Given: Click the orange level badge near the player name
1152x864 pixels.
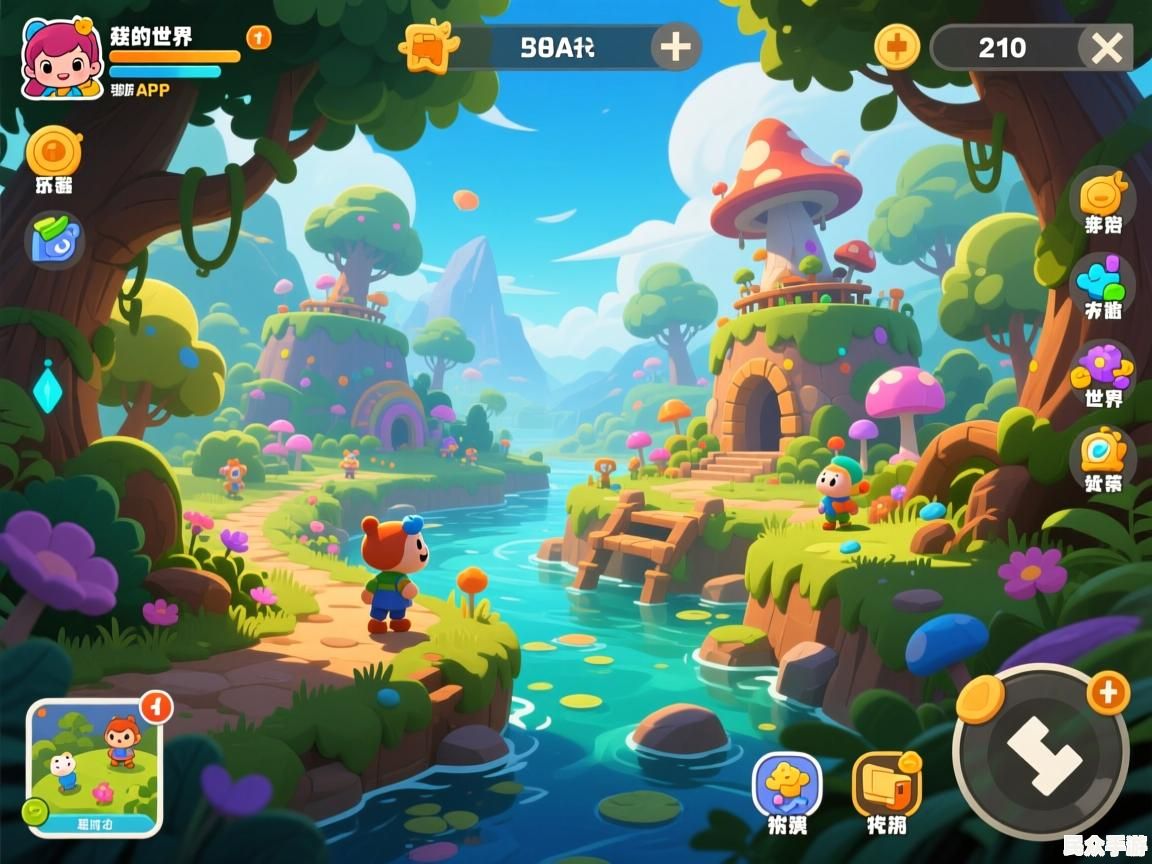Looking at the screenshot, I should [258, 38].
